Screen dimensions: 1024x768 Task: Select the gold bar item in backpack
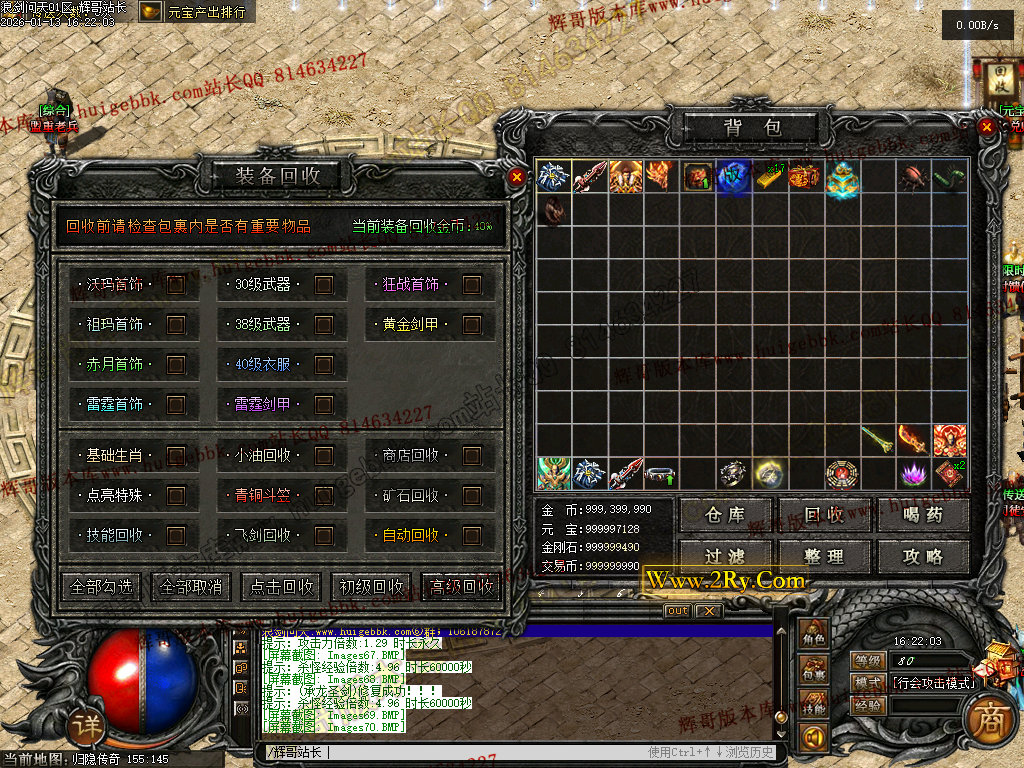click(769, 177)
